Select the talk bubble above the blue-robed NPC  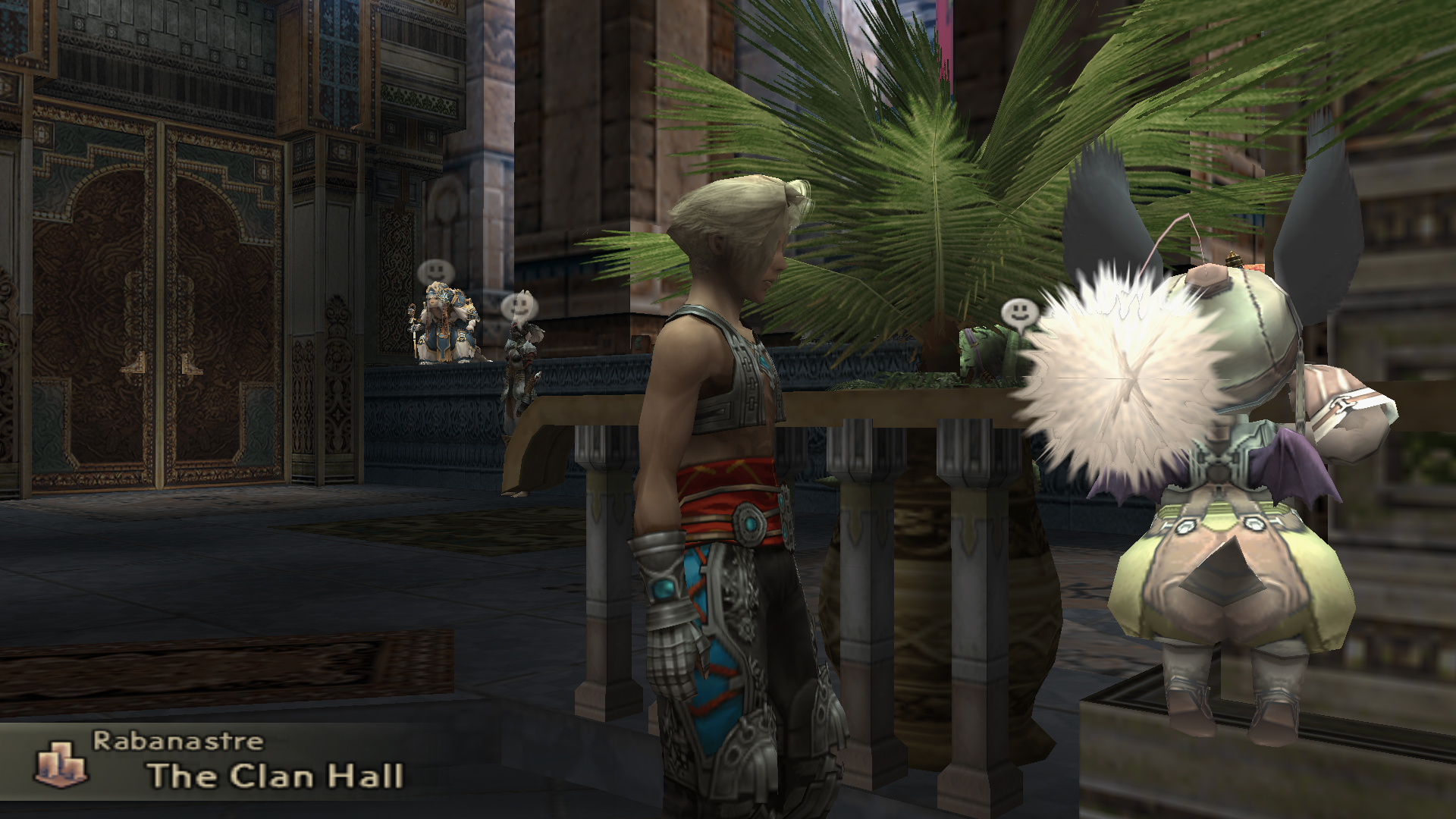click(435, 271)
